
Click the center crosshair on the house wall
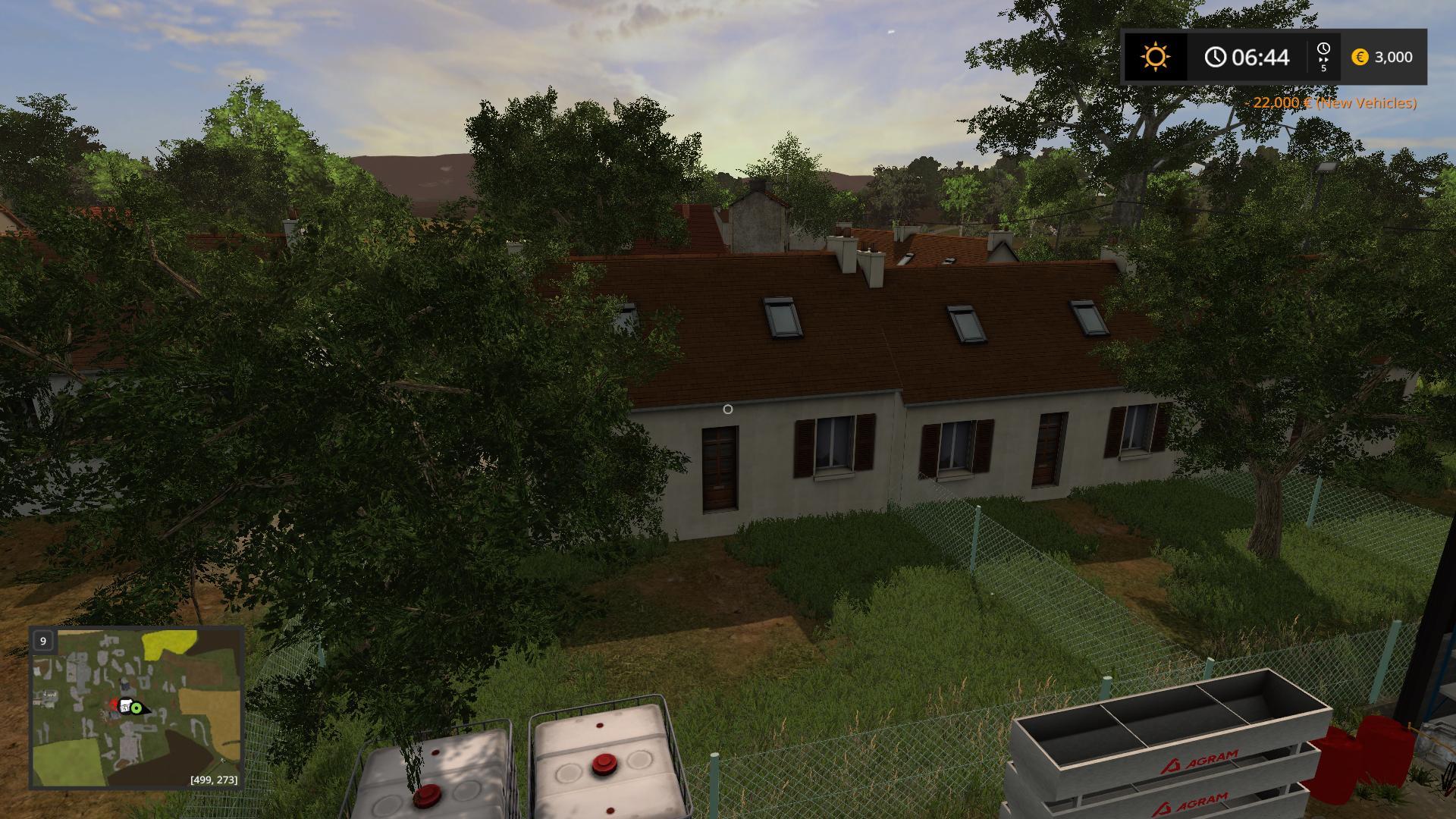click(x=729, y=409)
